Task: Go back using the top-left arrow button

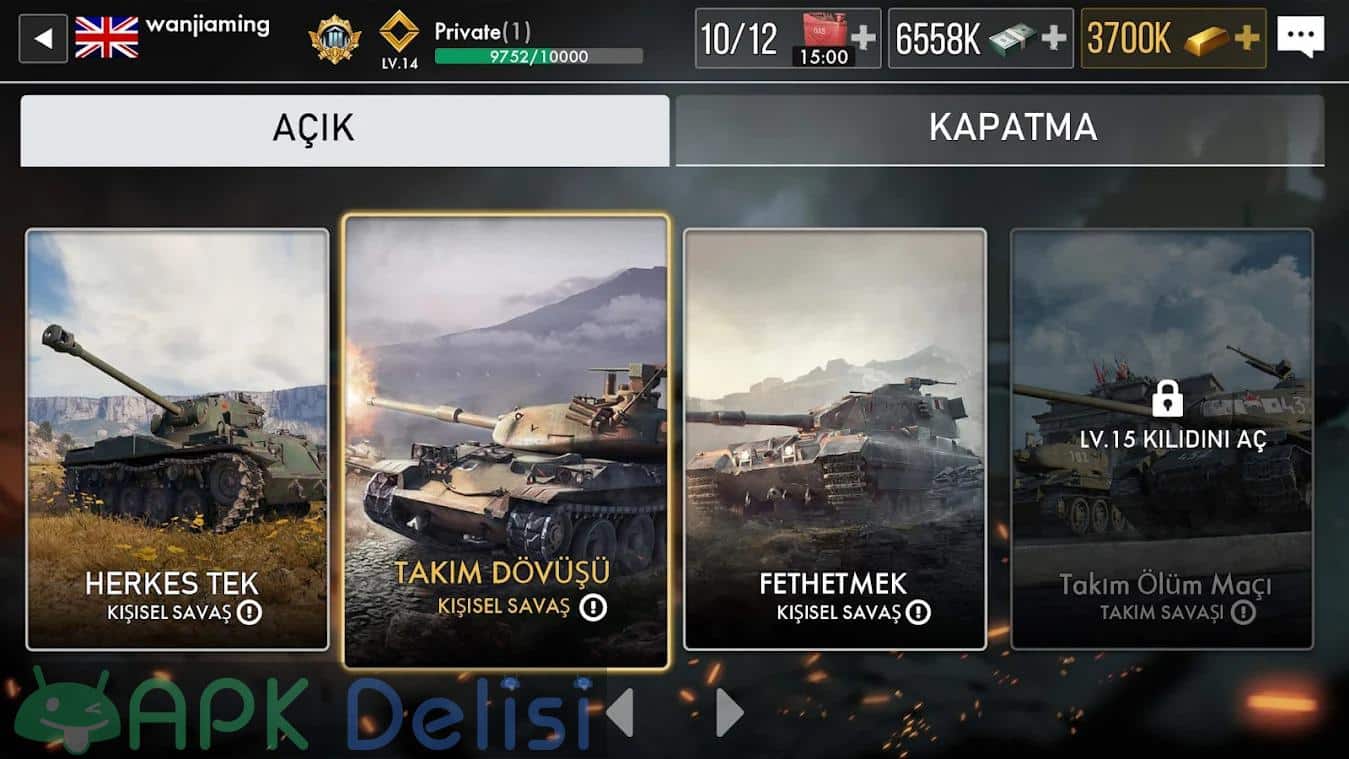Action: click(x=43, y=39)
